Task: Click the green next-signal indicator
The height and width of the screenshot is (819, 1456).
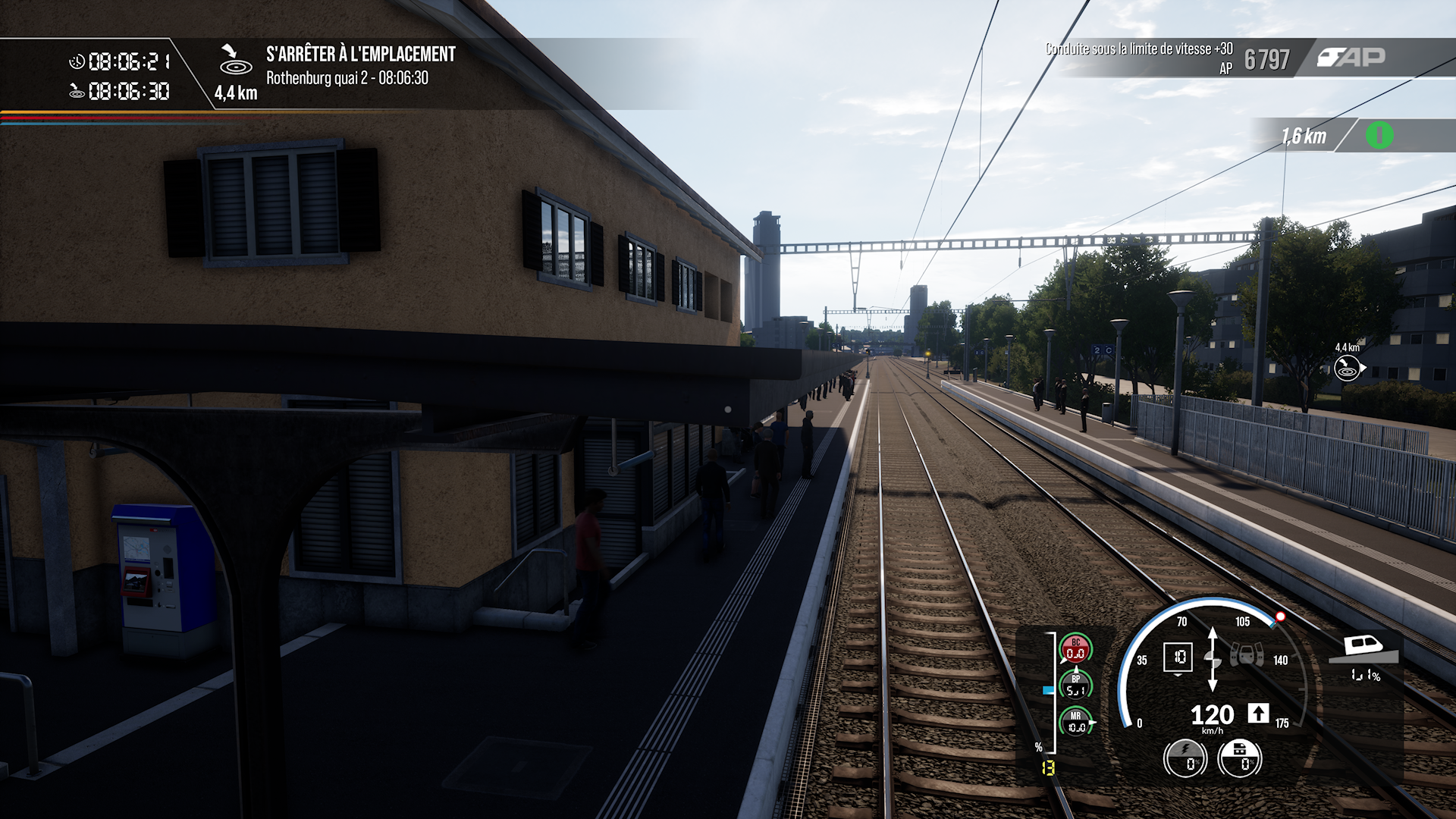Action: [1379, 136]
